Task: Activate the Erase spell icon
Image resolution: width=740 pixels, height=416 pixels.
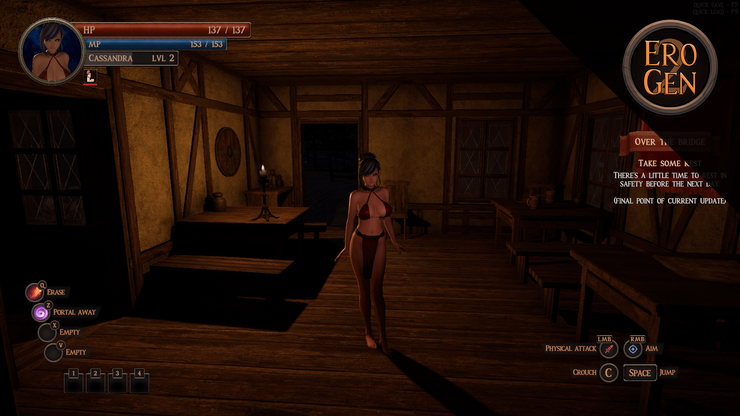Action: (x=36, y=292)
